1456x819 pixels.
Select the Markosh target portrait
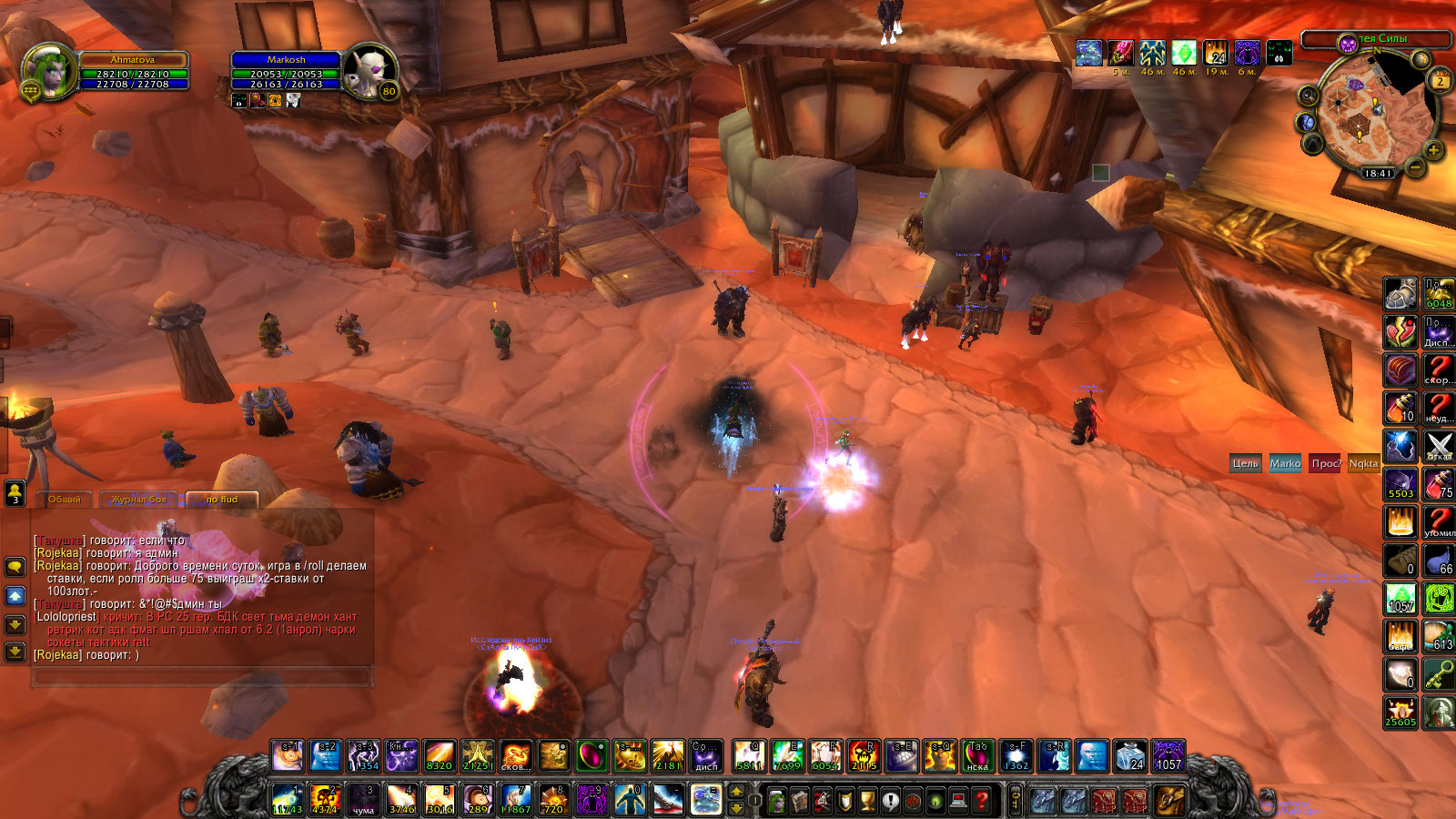(x=370, y=71)
